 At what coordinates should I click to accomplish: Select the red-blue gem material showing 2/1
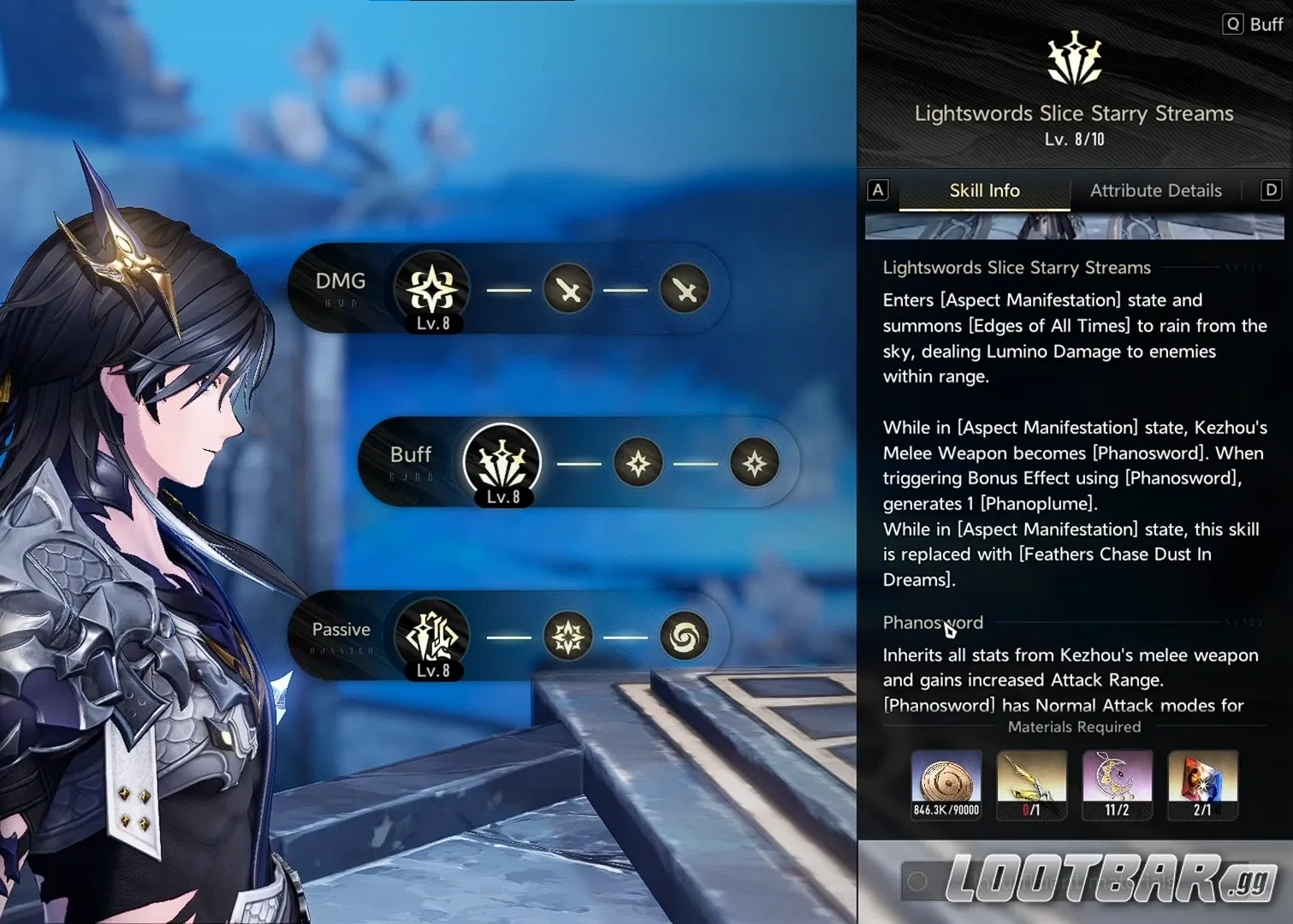[x=1202, y=779]
